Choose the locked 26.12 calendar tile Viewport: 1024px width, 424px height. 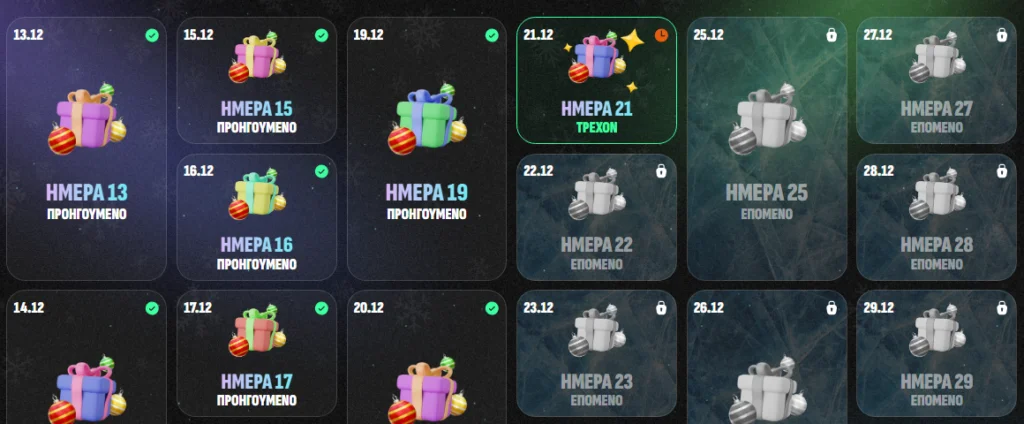pos(767,360)
